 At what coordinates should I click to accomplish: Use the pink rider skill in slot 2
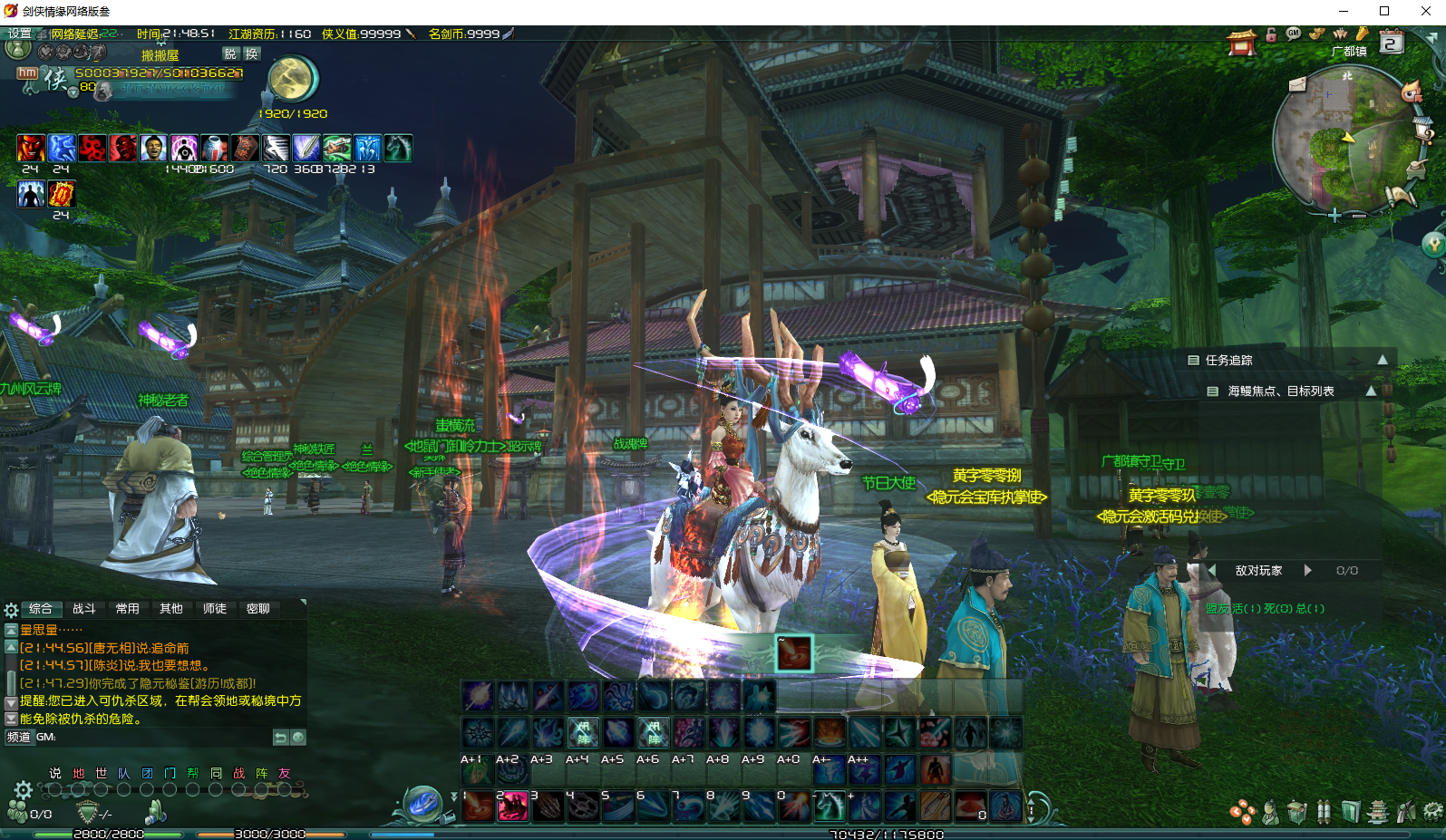512,806
